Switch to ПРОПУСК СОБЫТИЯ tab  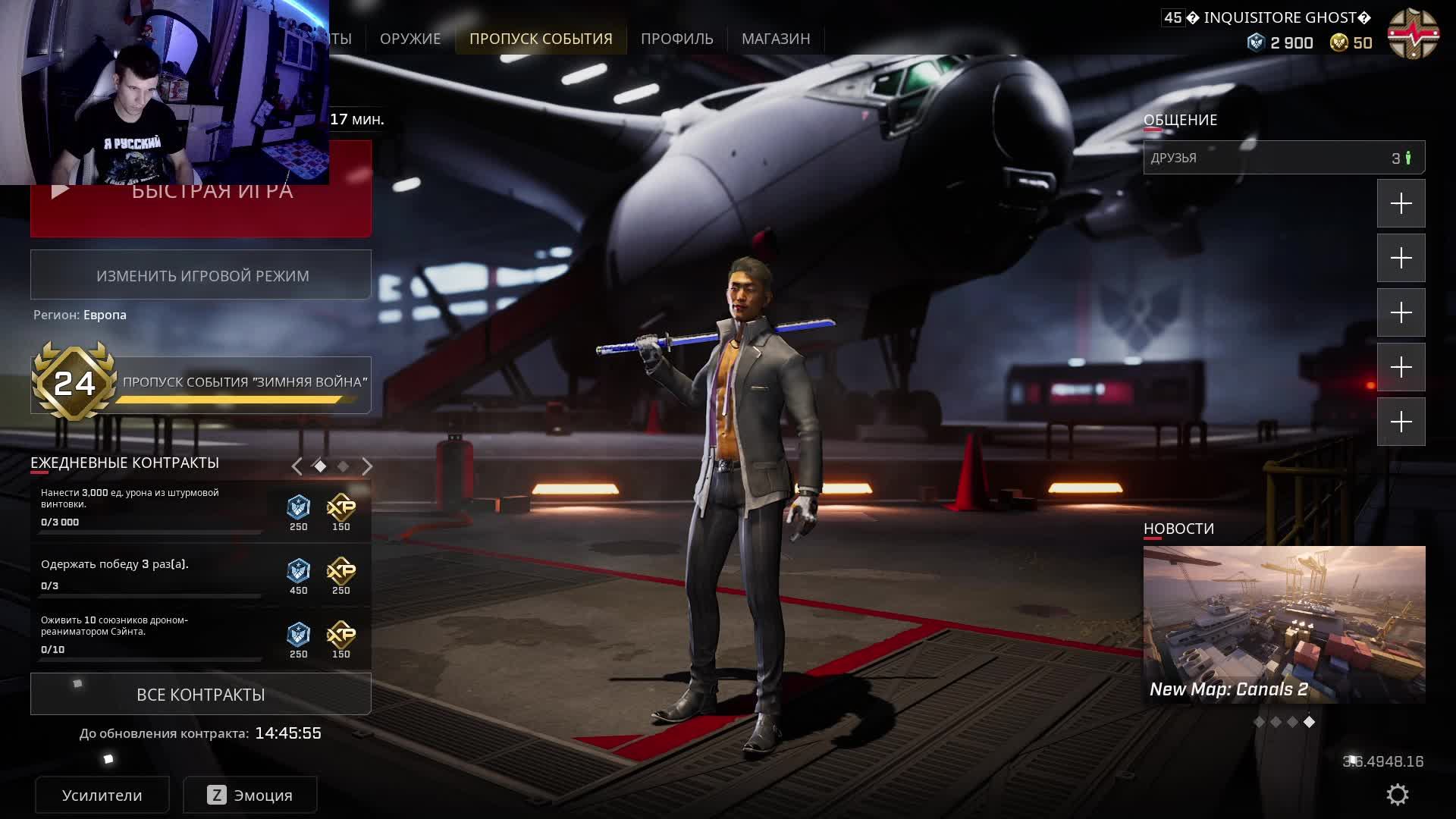click(540, 39)
